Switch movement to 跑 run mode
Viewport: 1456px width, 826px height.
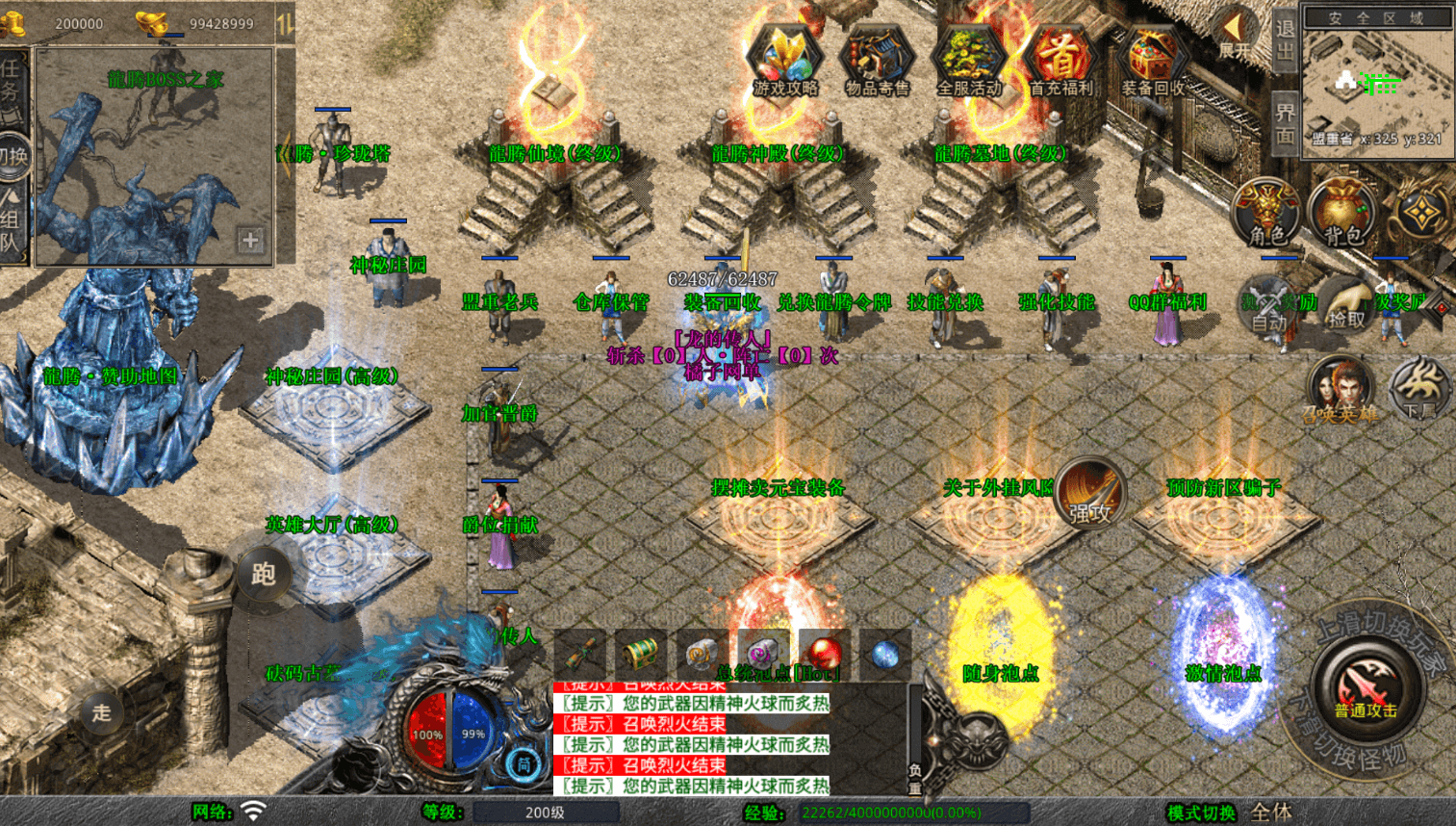point(264,575)
